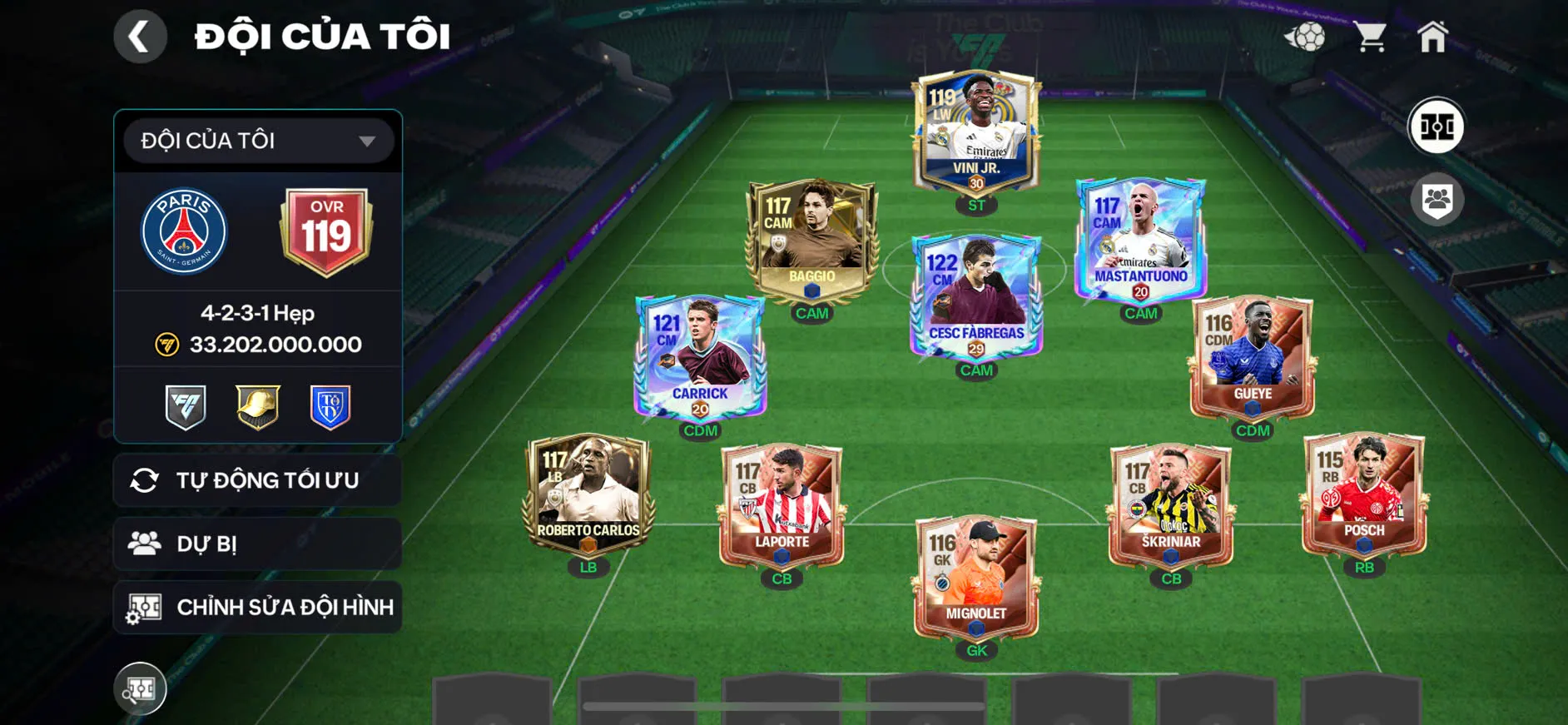Tap the Roberto Carlos card
Viewport: 1568px width, 725px height.
(x=588, y=494)
